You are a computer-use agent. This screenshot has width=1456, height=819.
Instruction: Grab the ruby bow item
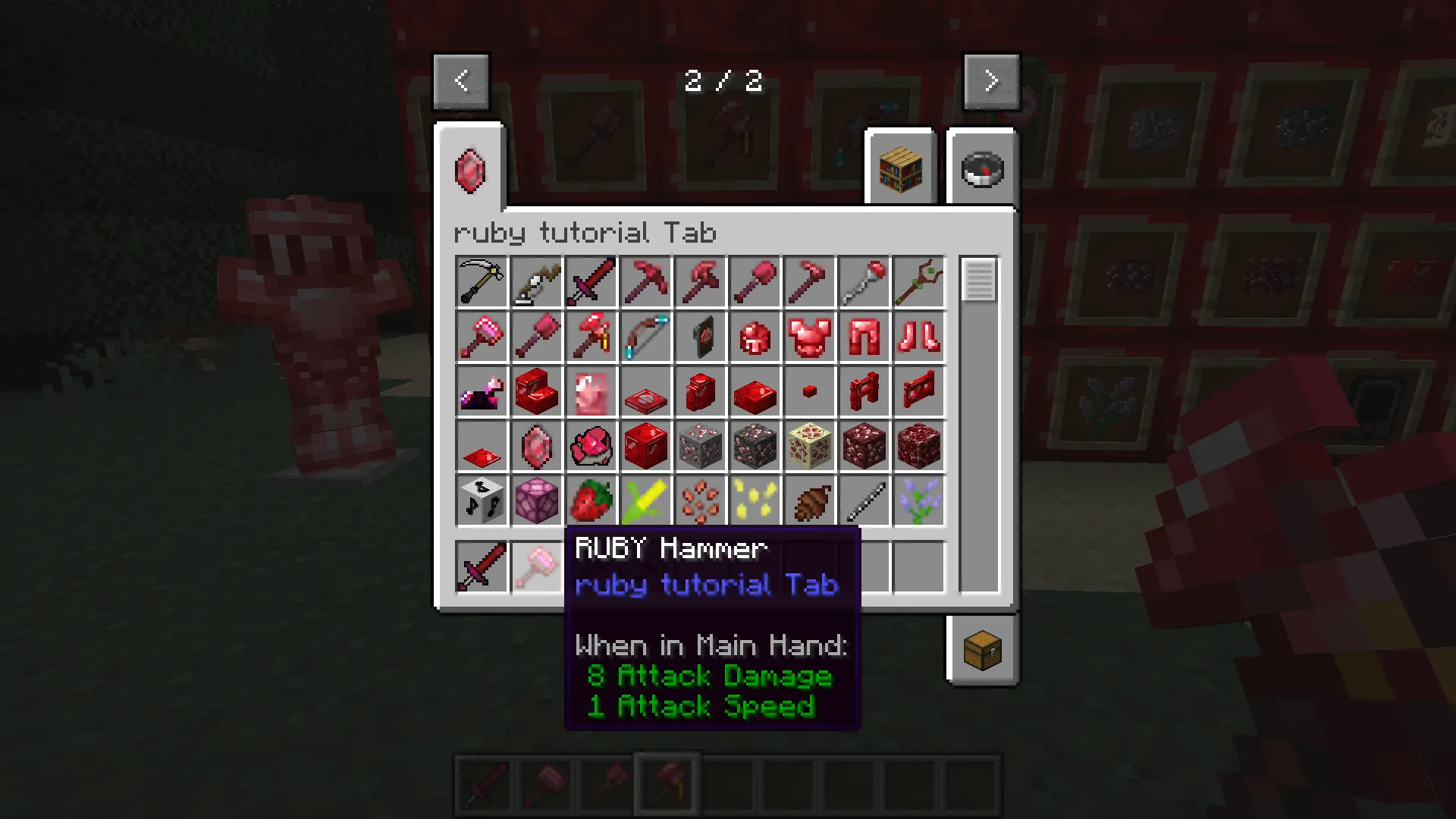[645, 336]
